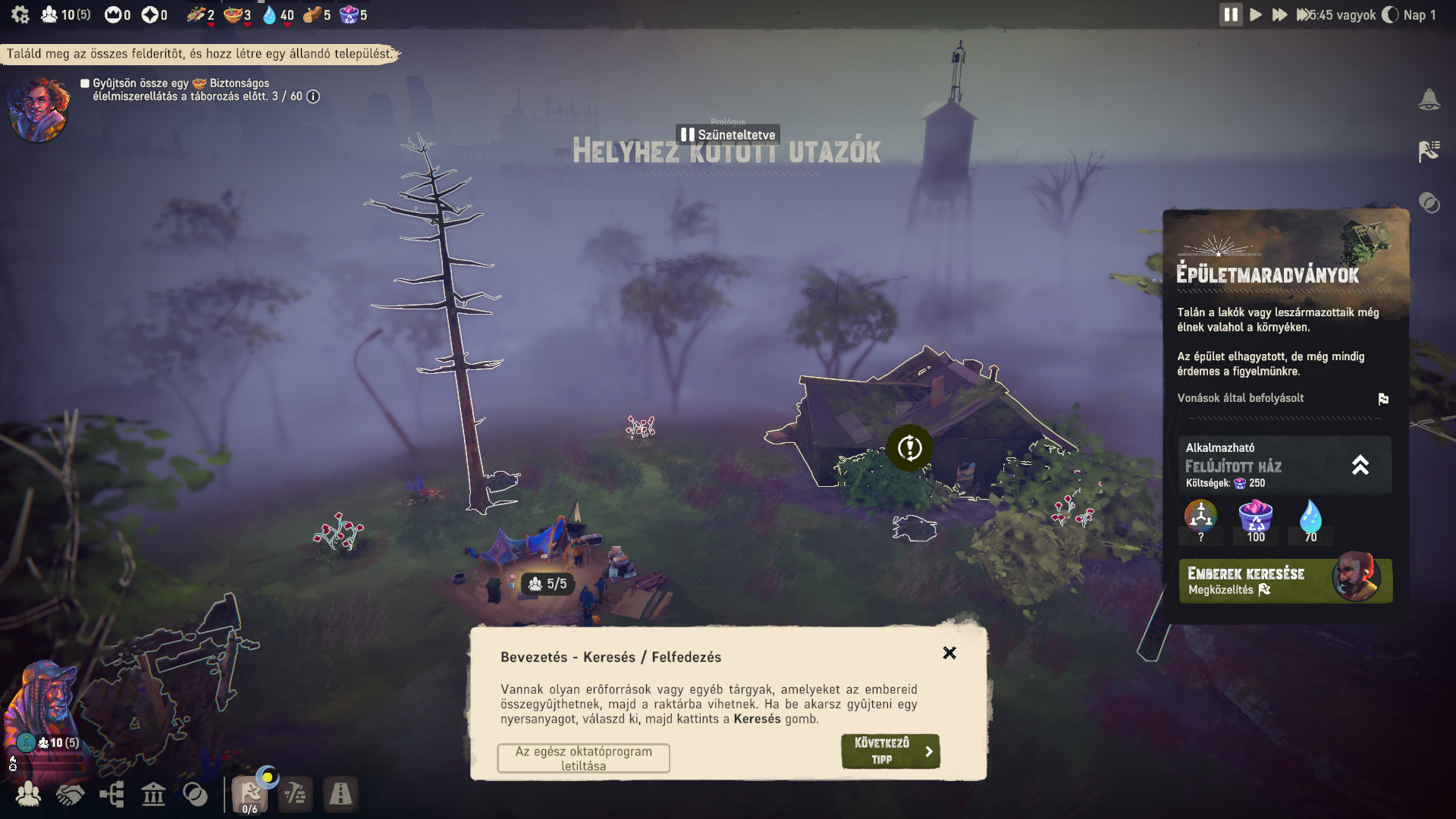Toggle the food supply objective checkbox
Screen dimensions: 1456x819
coord(85,83)
